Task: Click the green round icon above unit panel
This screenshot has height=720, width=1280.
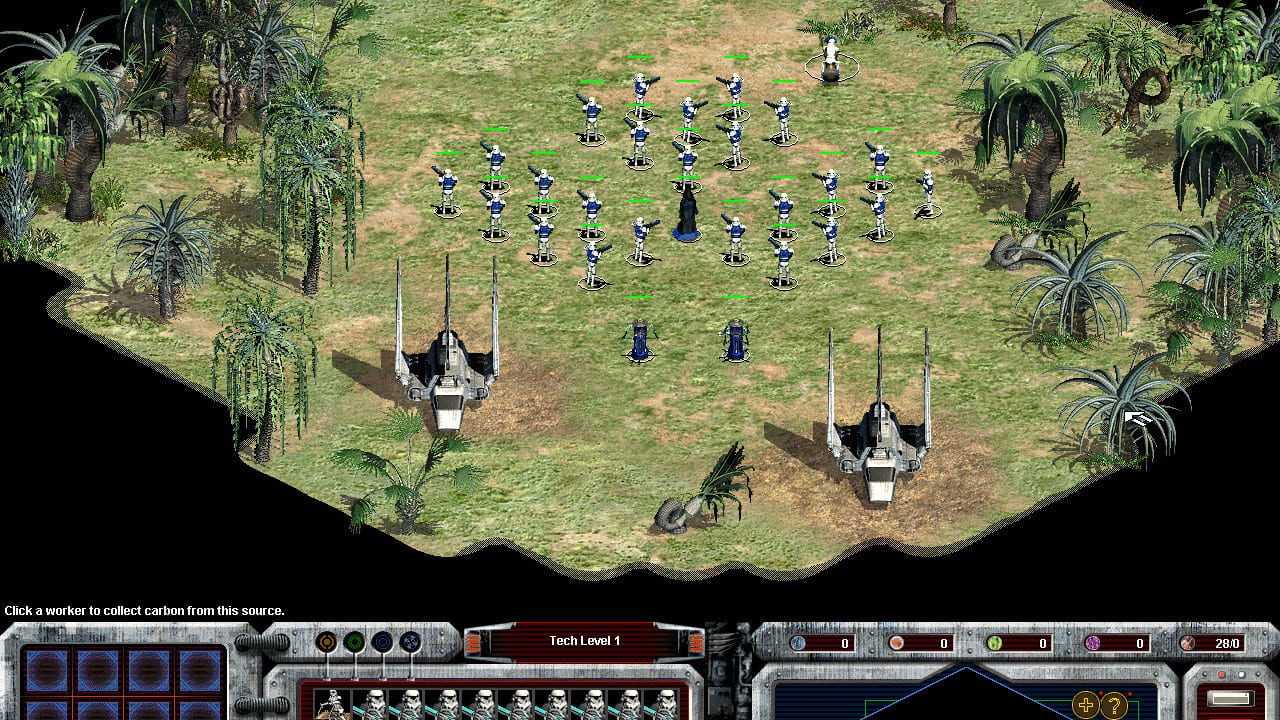Action: [354, 642]
